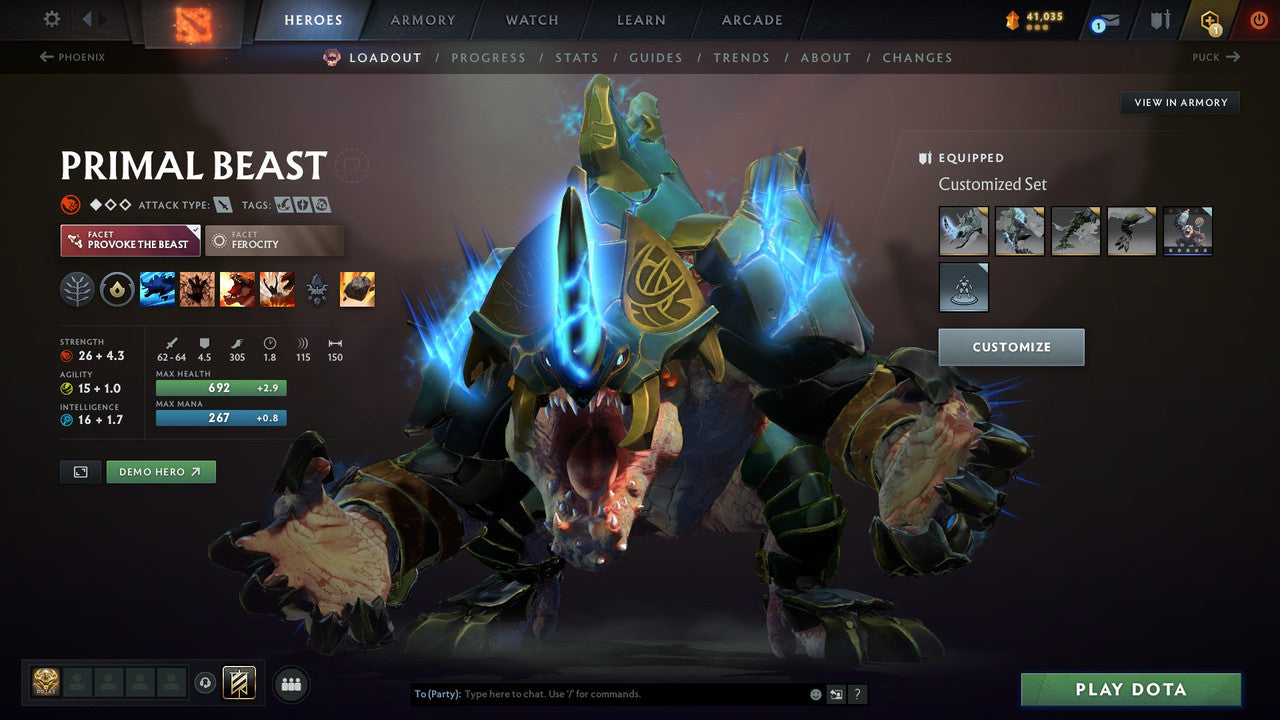
Task: Click the team/guild icon near chat bar
Action: [289, 684]
